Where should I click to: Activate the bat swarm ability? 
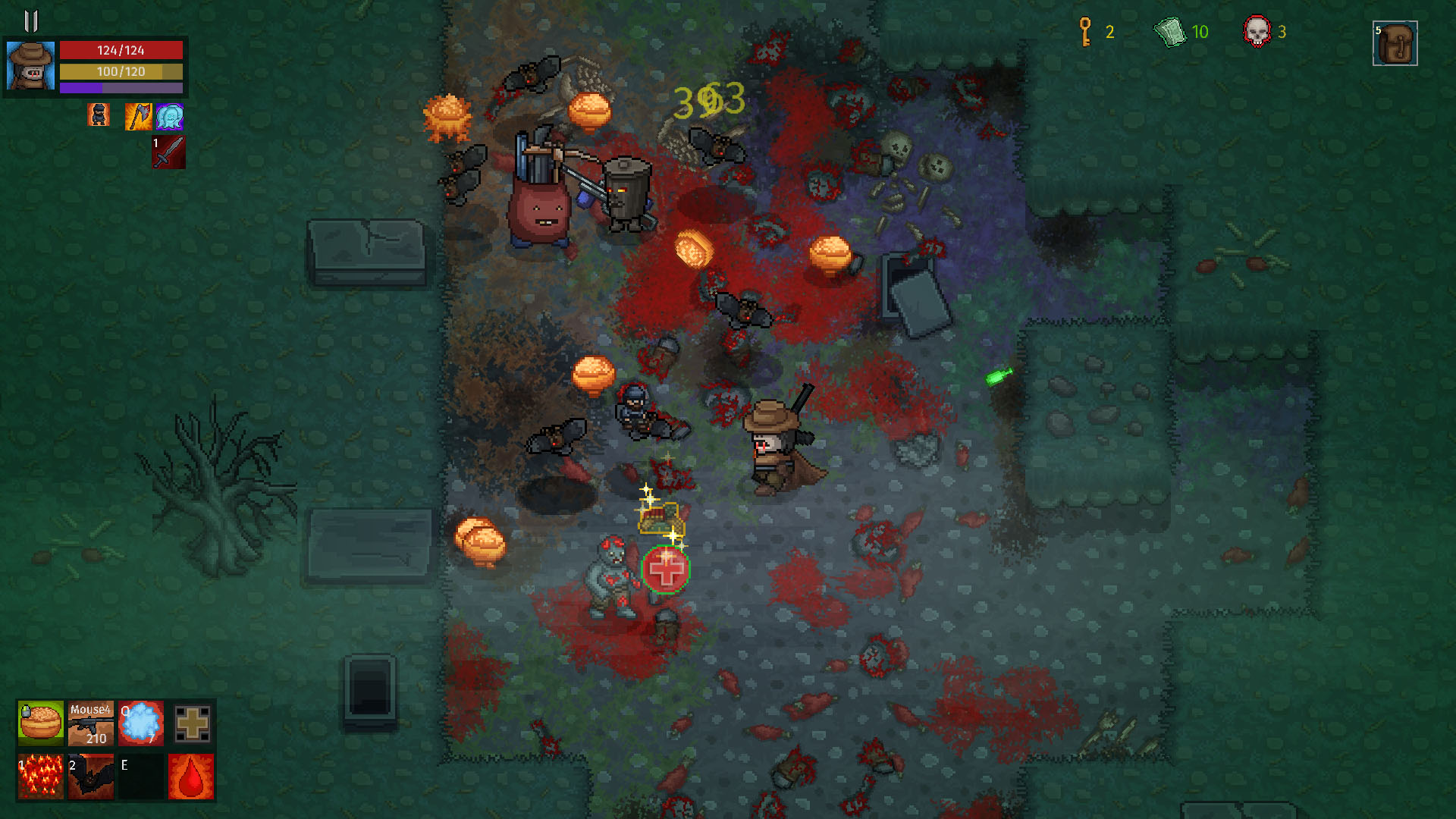(x=91, y=776)
